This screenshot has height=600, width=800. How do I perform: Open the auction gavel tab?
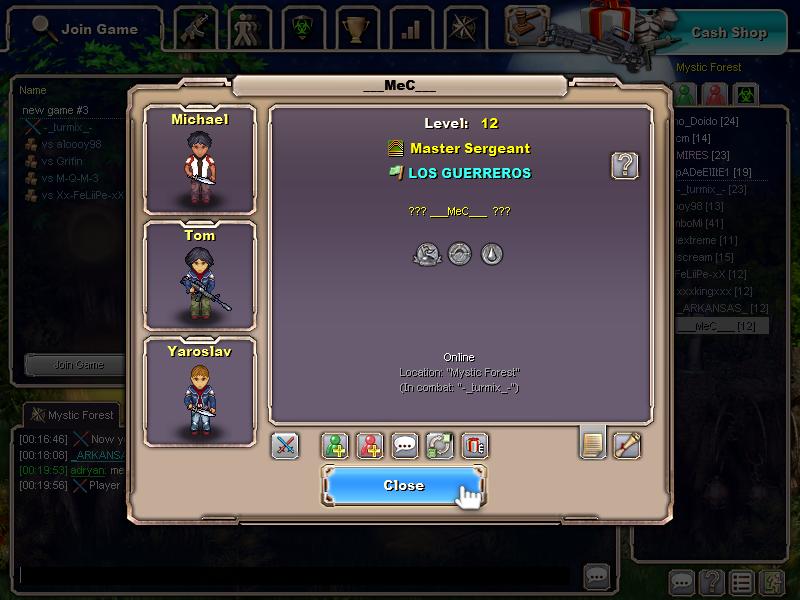coord(527,27)
